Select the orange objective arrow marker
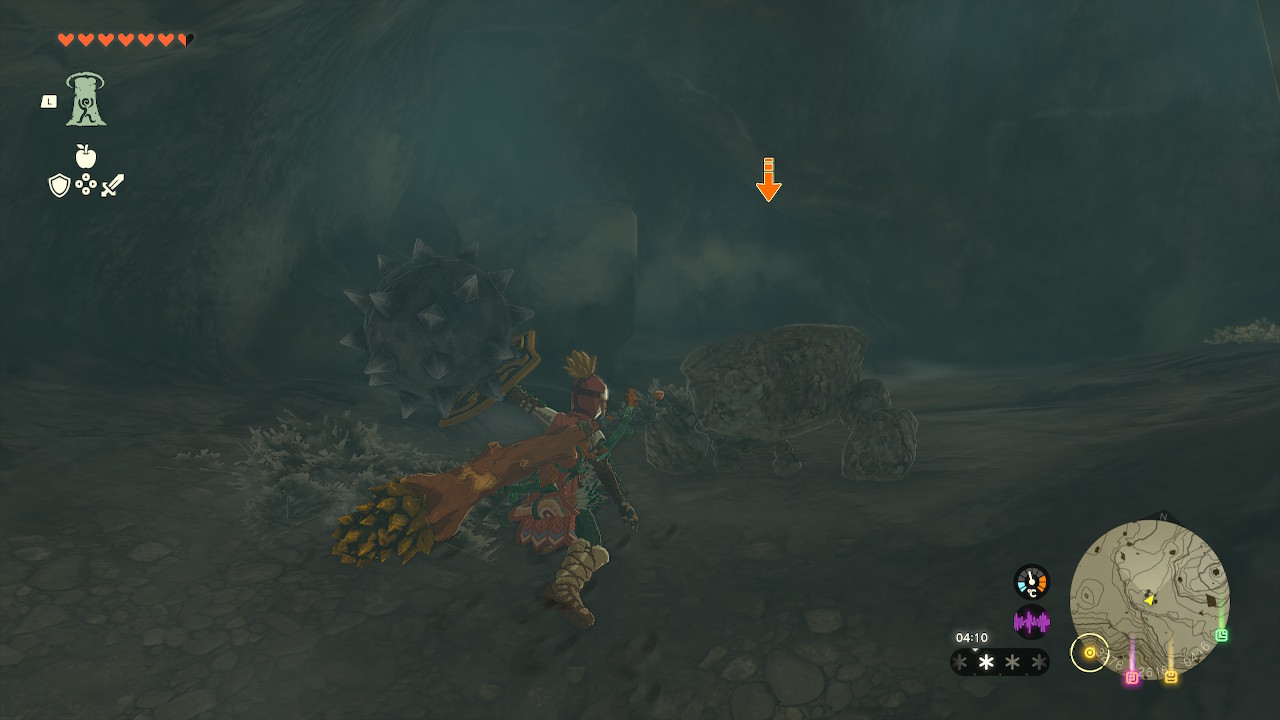 767,180
